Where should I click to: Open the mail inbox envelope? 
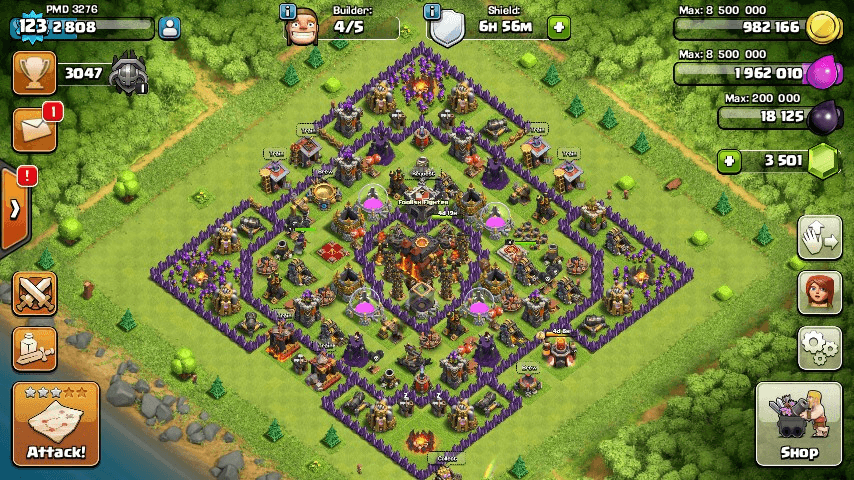[x=34, y=130]
